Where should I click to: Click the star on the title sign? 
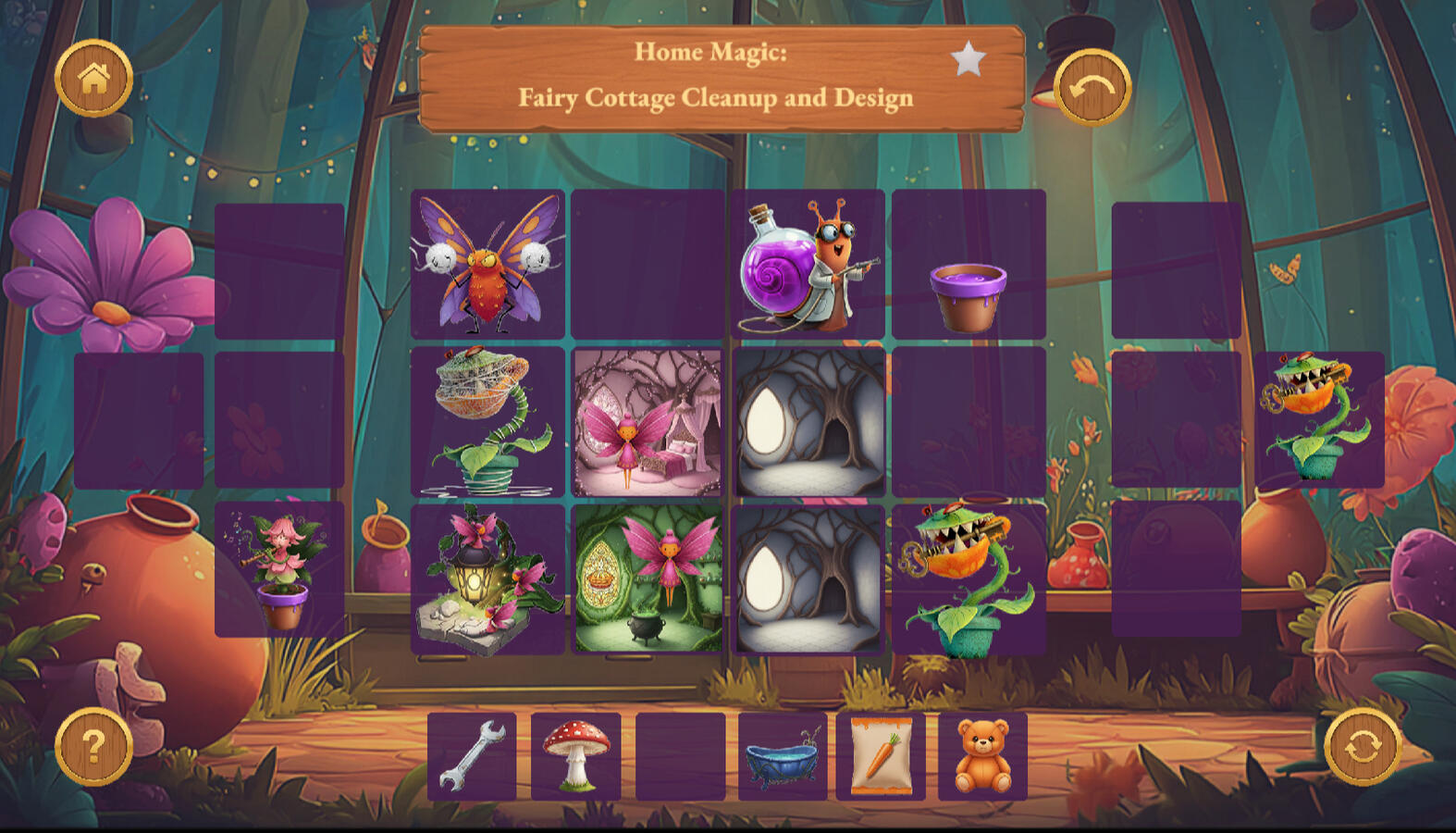click(x=968, y=59)
